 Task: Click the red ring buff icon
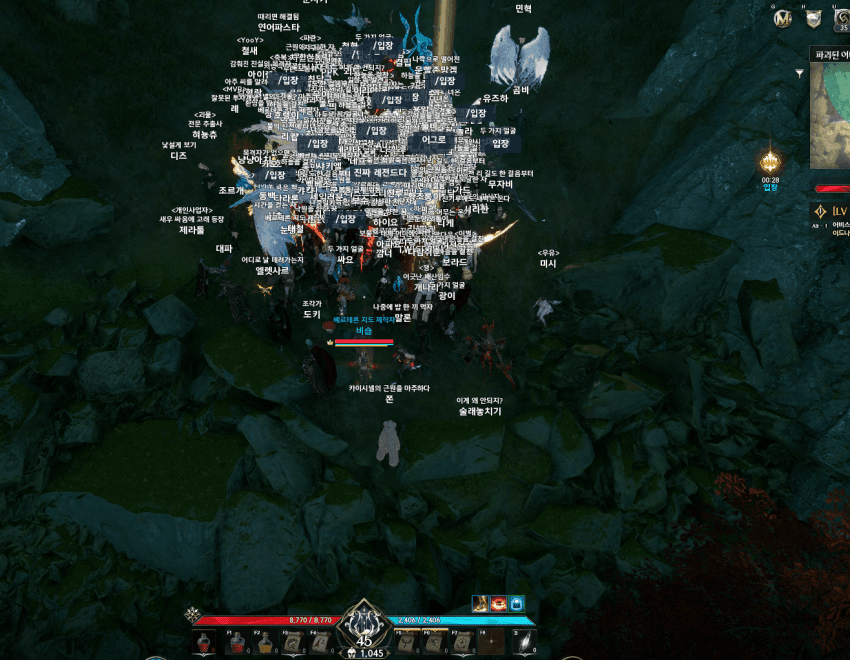coord(498,603)
